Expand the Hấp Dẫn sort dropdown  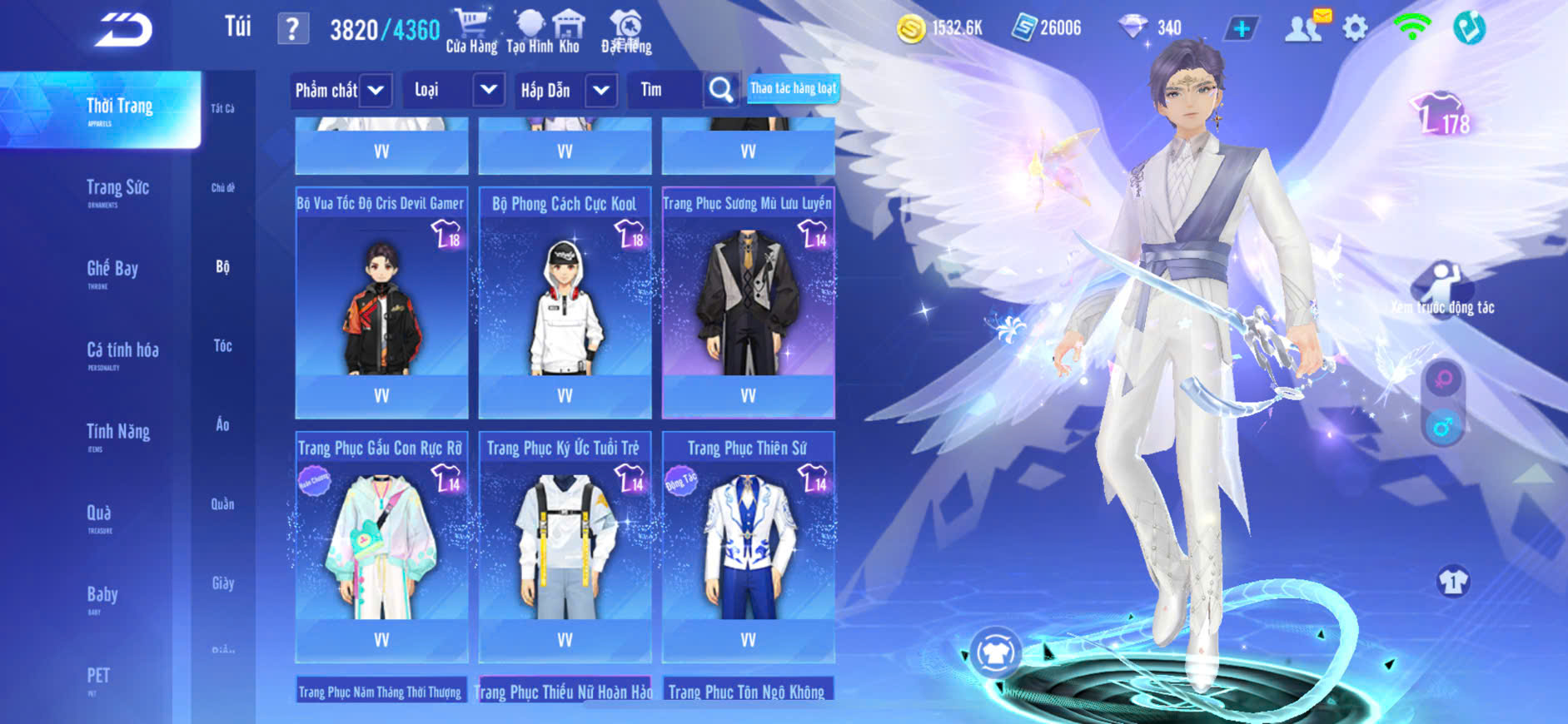601,90
